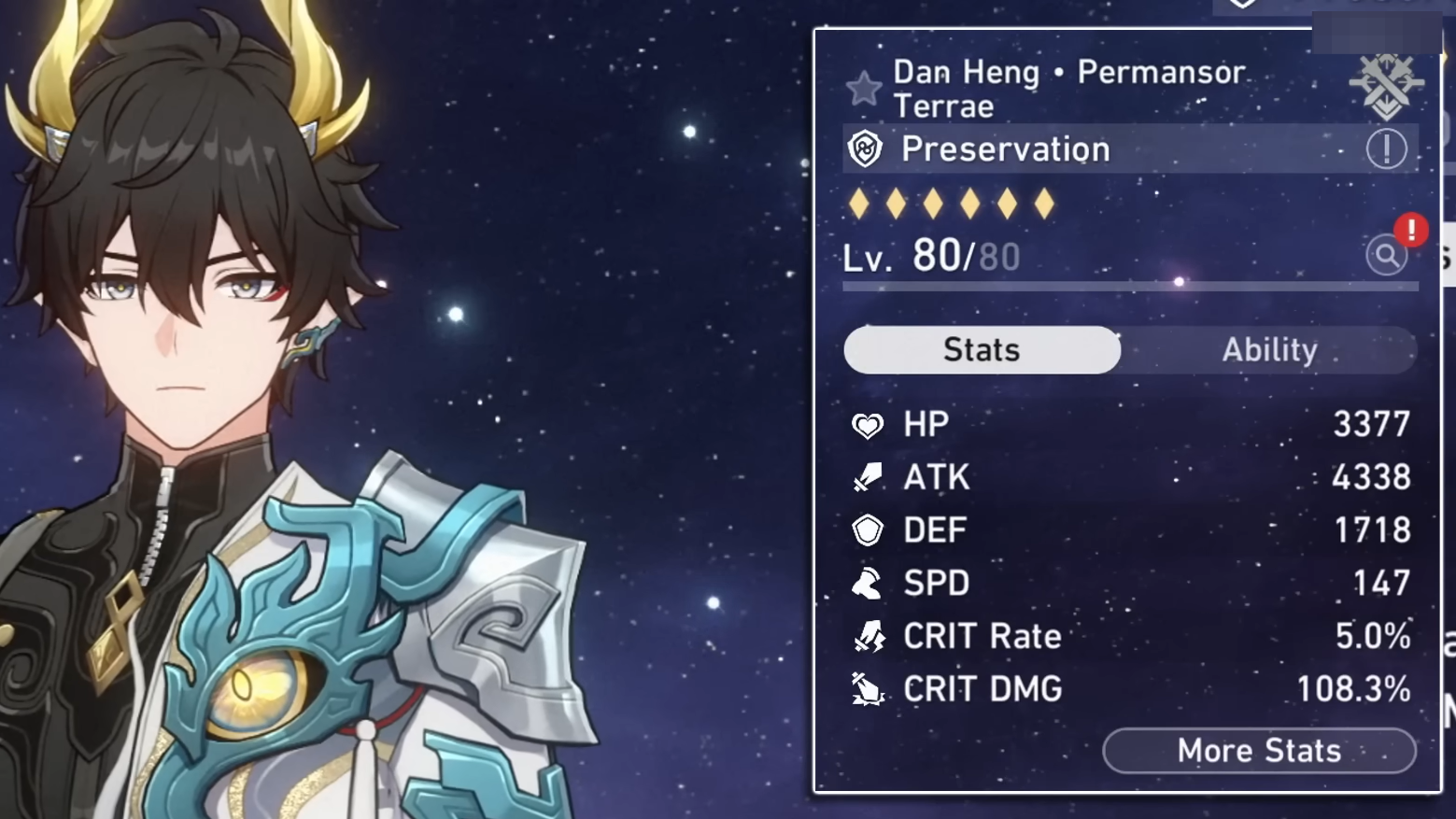The height and width of the screenshot is (819, 1456).
Task: Click the Preservation path shield icon
Action: [865, 149]
